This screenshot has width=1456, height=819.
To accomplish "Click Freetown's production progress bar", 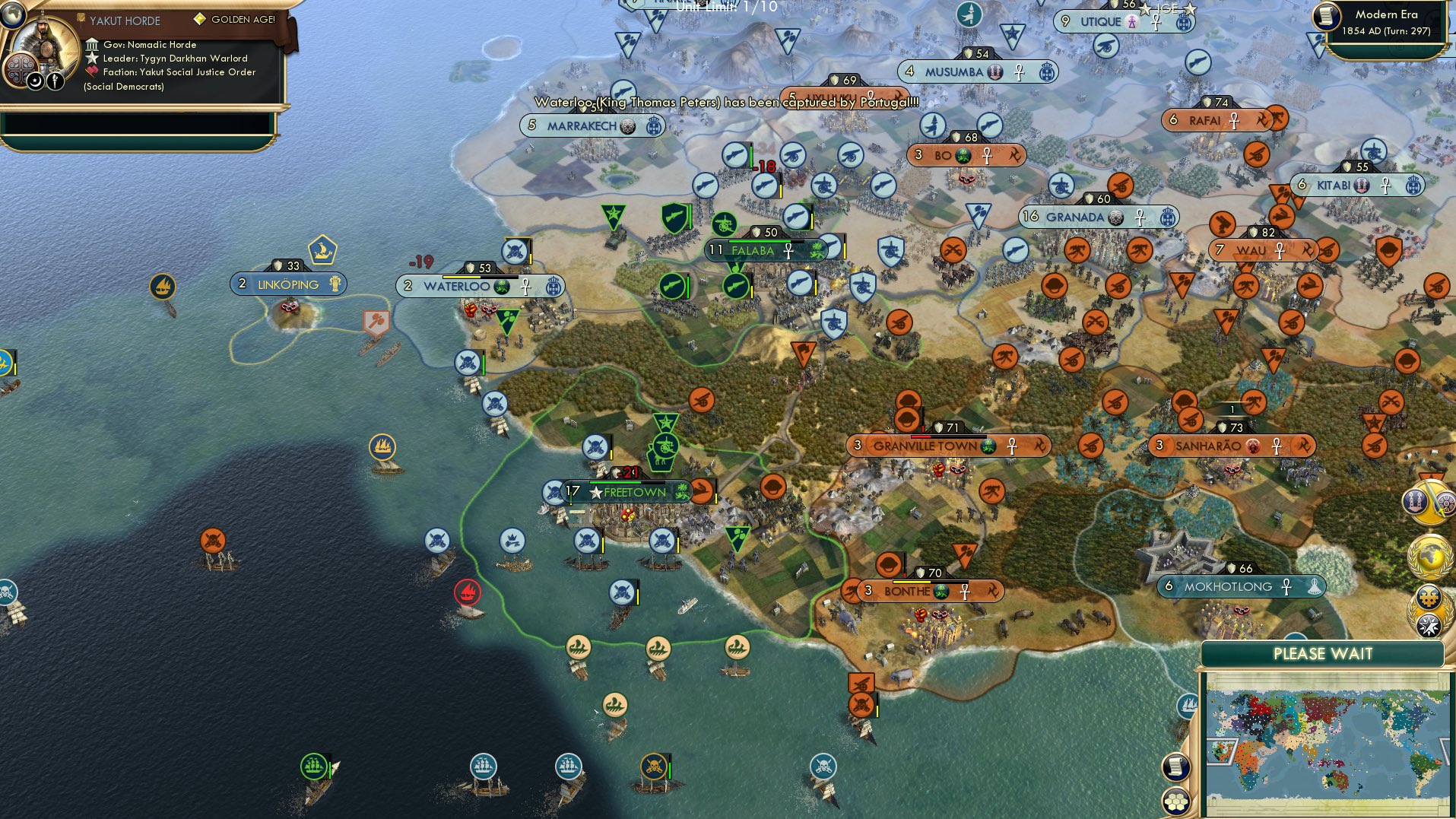I will tap(626, 482).
